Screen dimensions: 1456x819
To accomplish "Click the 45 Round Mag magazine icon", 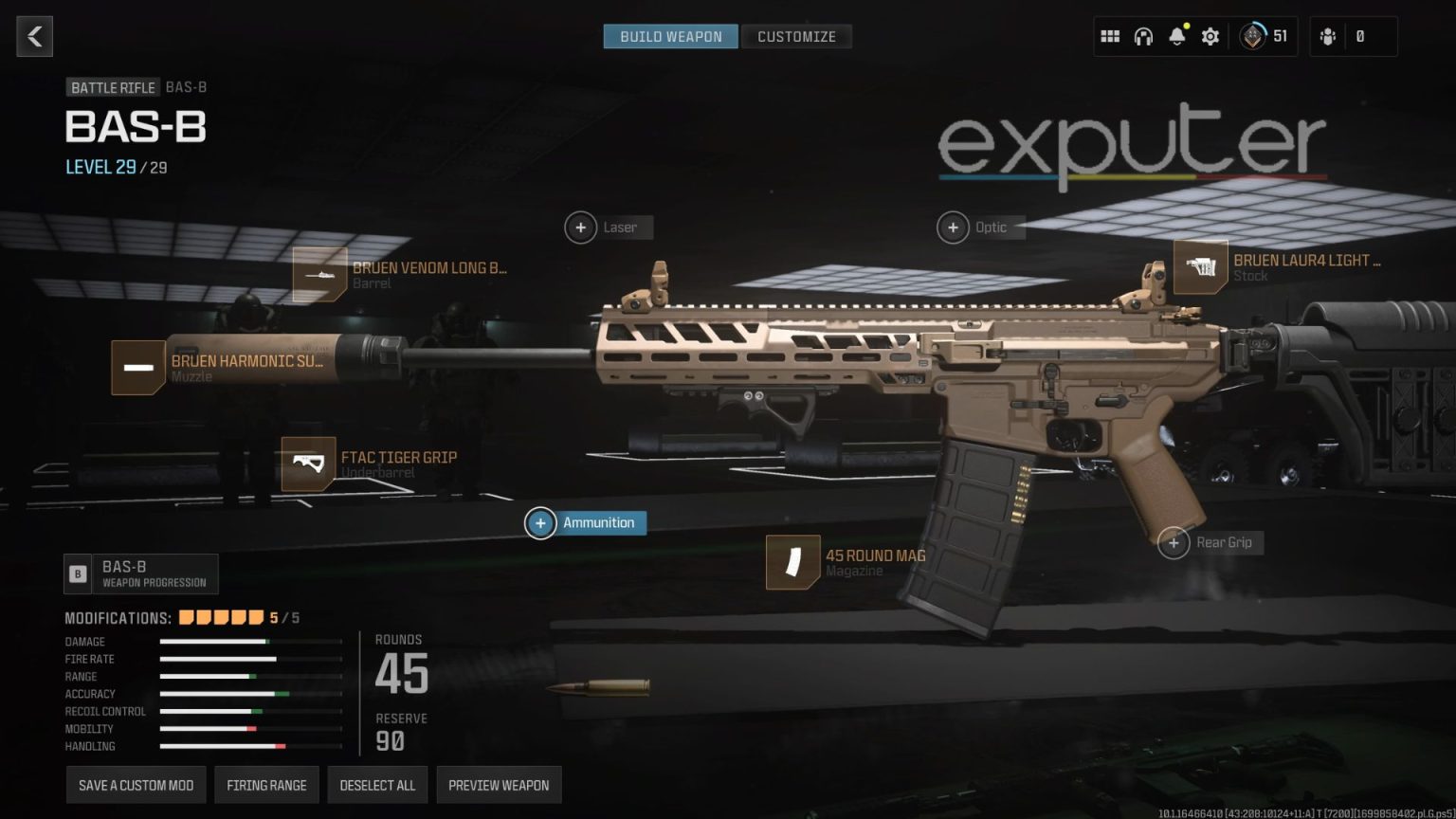I will tap(792, 562).
